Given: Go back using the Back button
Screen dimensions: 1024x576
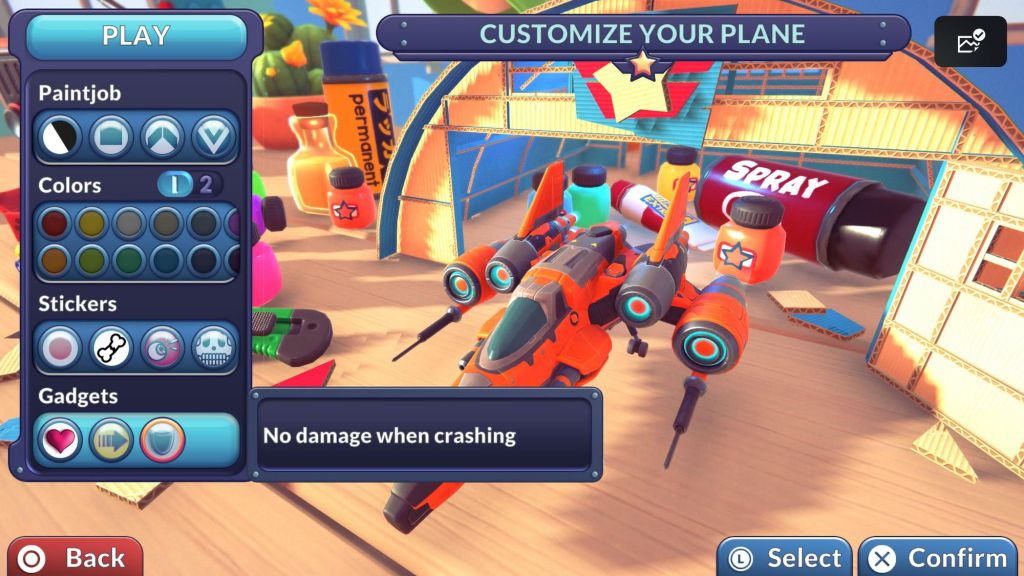Looking at the screenshot, I should tap(73, 557).
